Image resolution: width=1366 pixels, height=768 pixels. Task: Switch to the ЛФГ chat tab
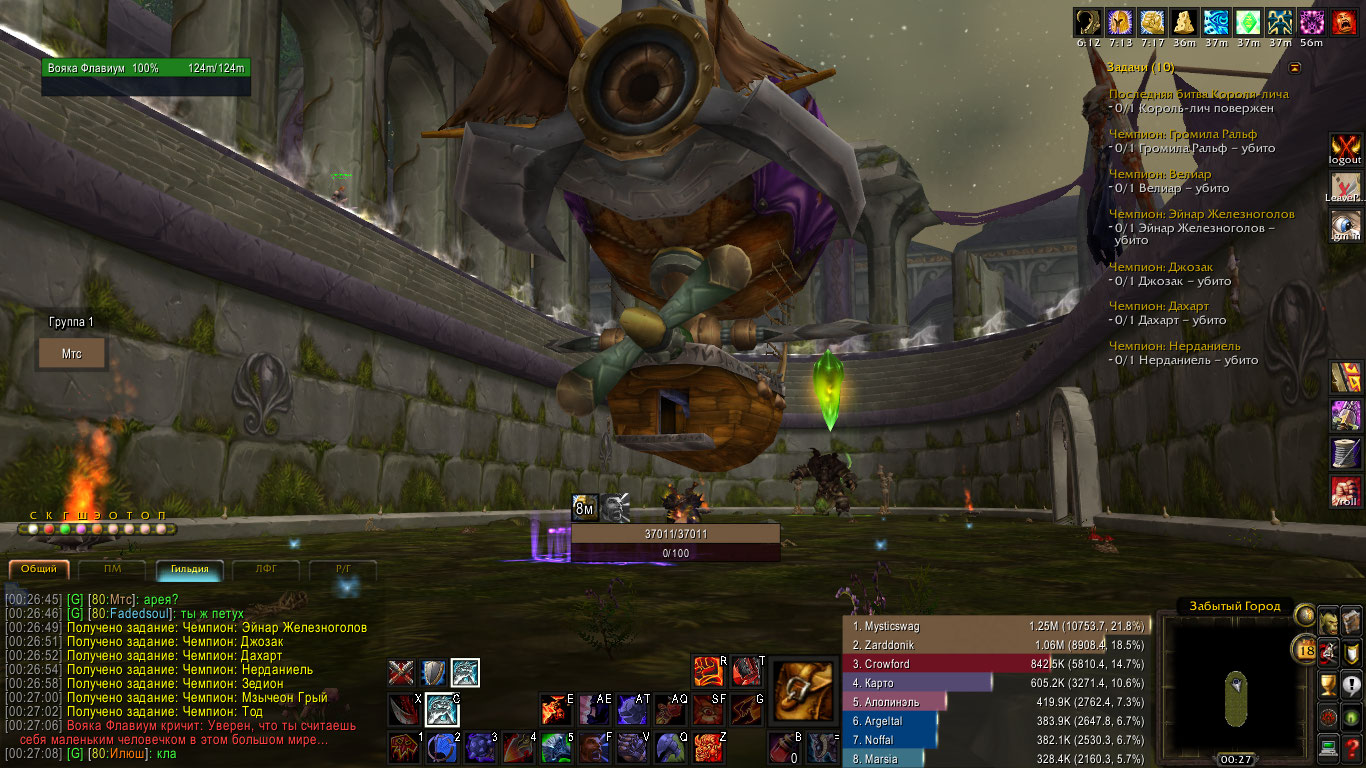265,569
